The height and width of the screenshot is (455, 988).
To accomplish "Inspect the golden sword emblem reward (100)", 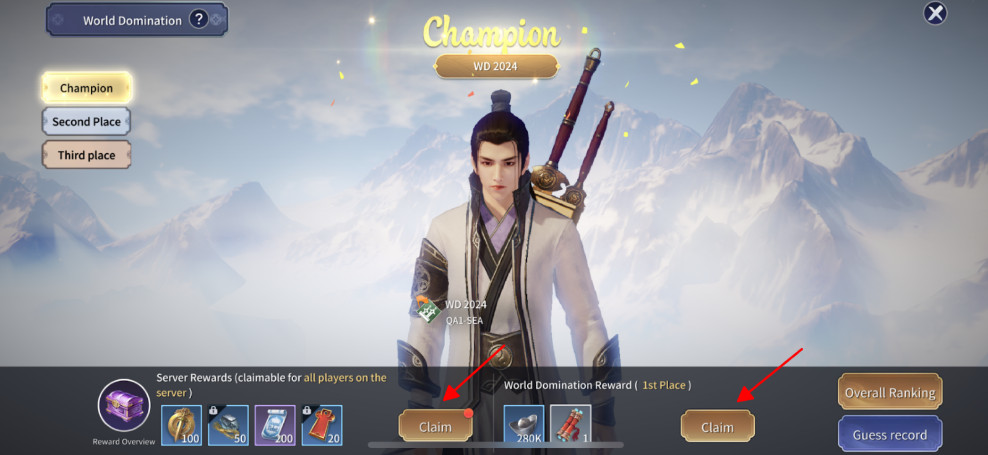I will point(182,425).
